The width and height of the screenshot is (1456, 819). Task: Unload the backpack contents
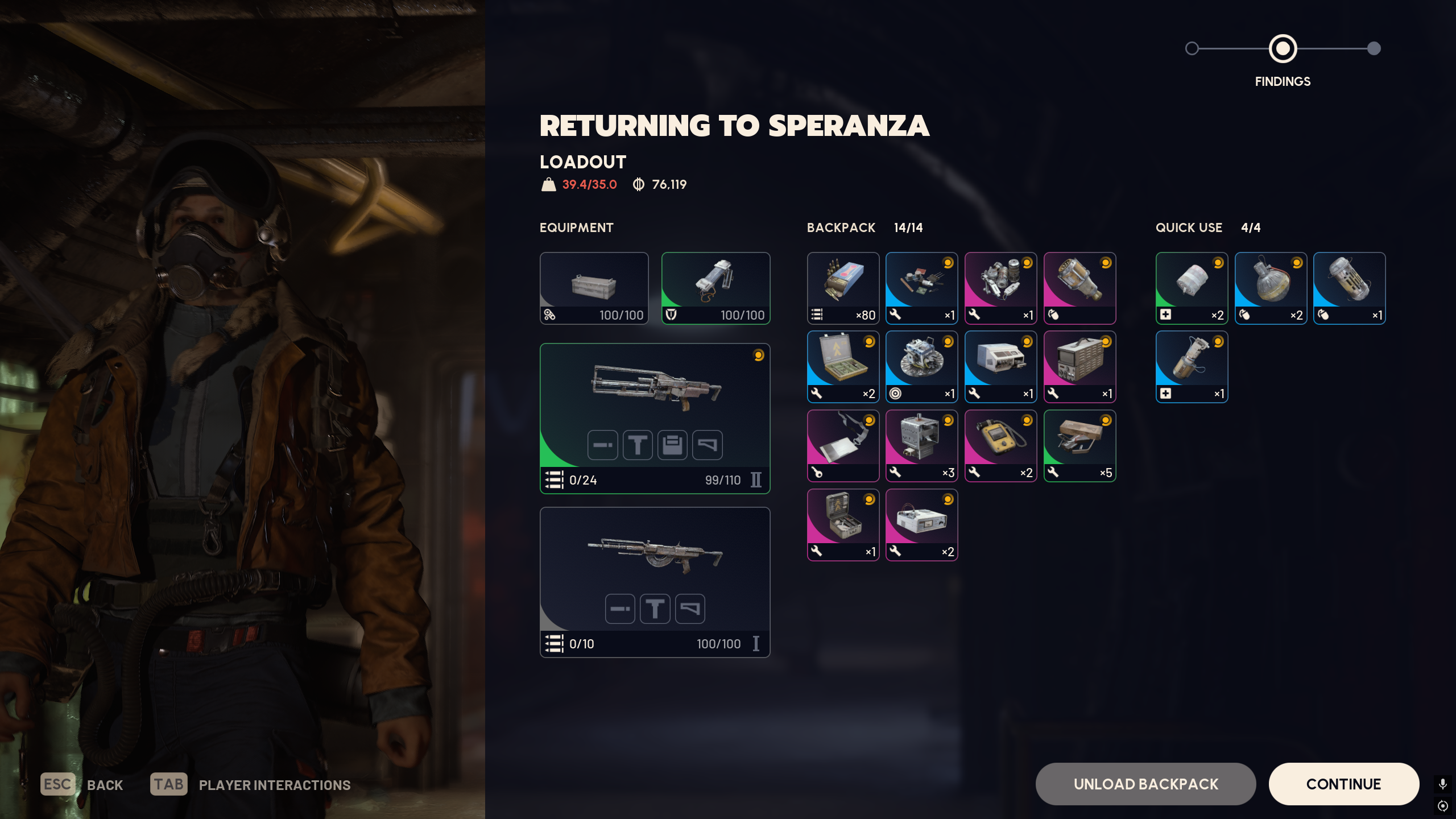pos(1145,784)
